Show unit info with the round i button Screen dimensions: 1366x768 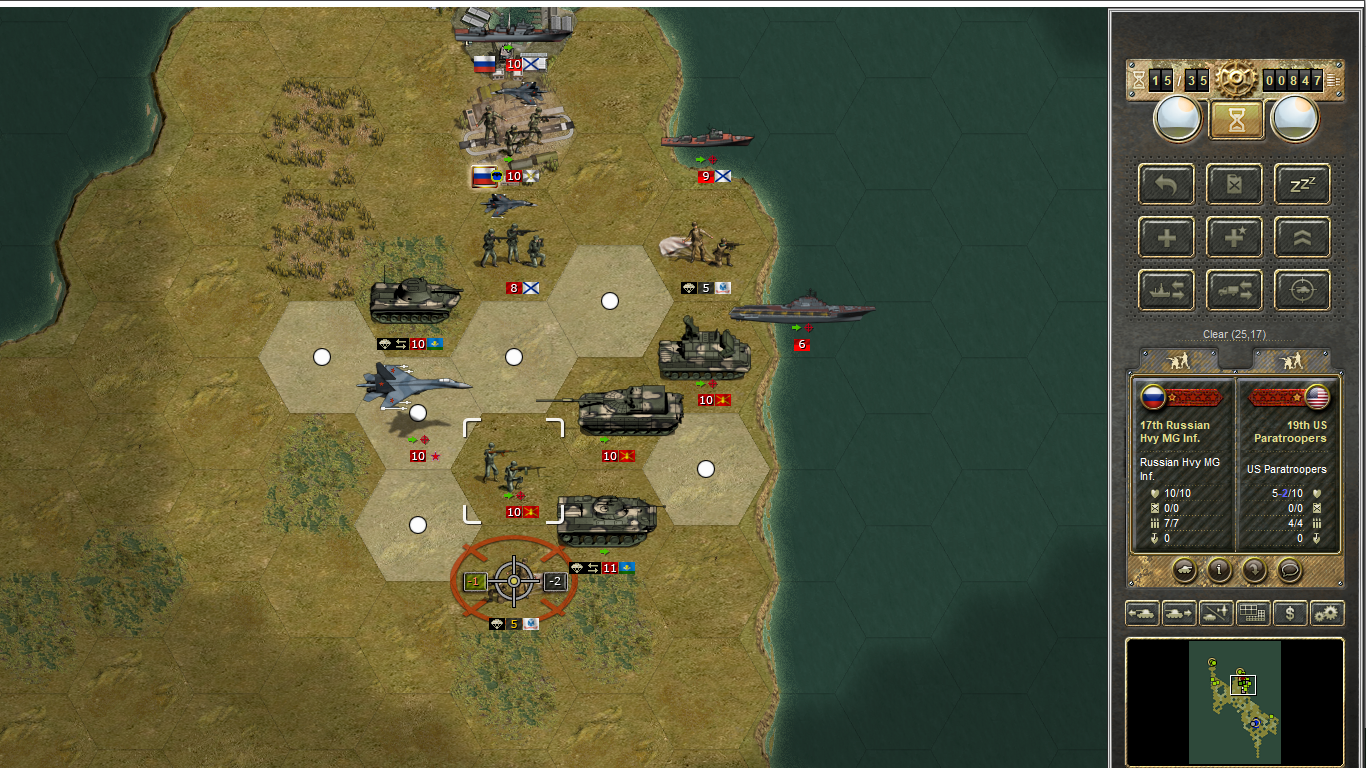(x=1219, y=570)
